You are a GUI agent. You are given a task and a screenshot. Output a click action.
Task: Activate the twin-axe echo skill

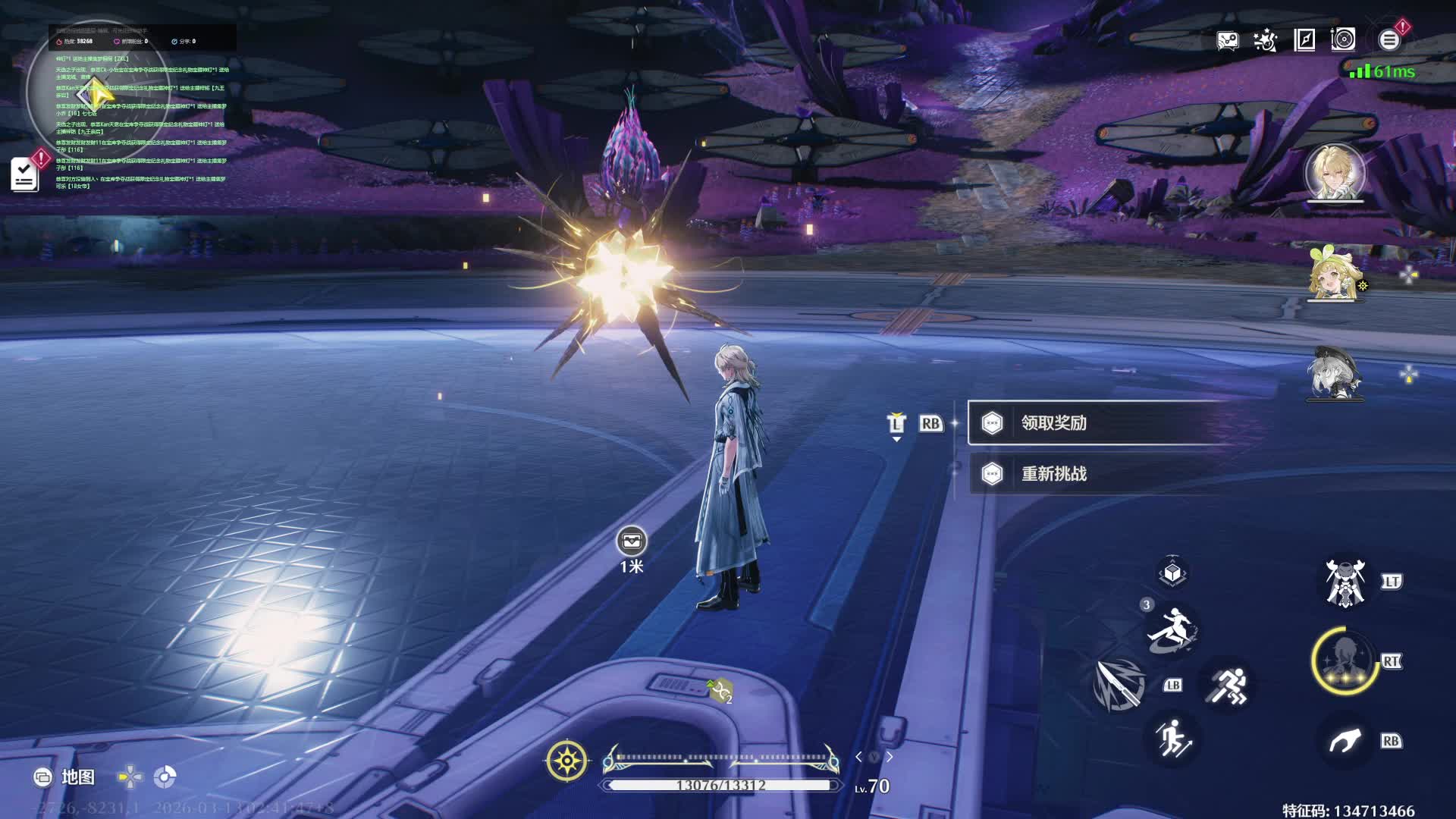coord(1345,582)
